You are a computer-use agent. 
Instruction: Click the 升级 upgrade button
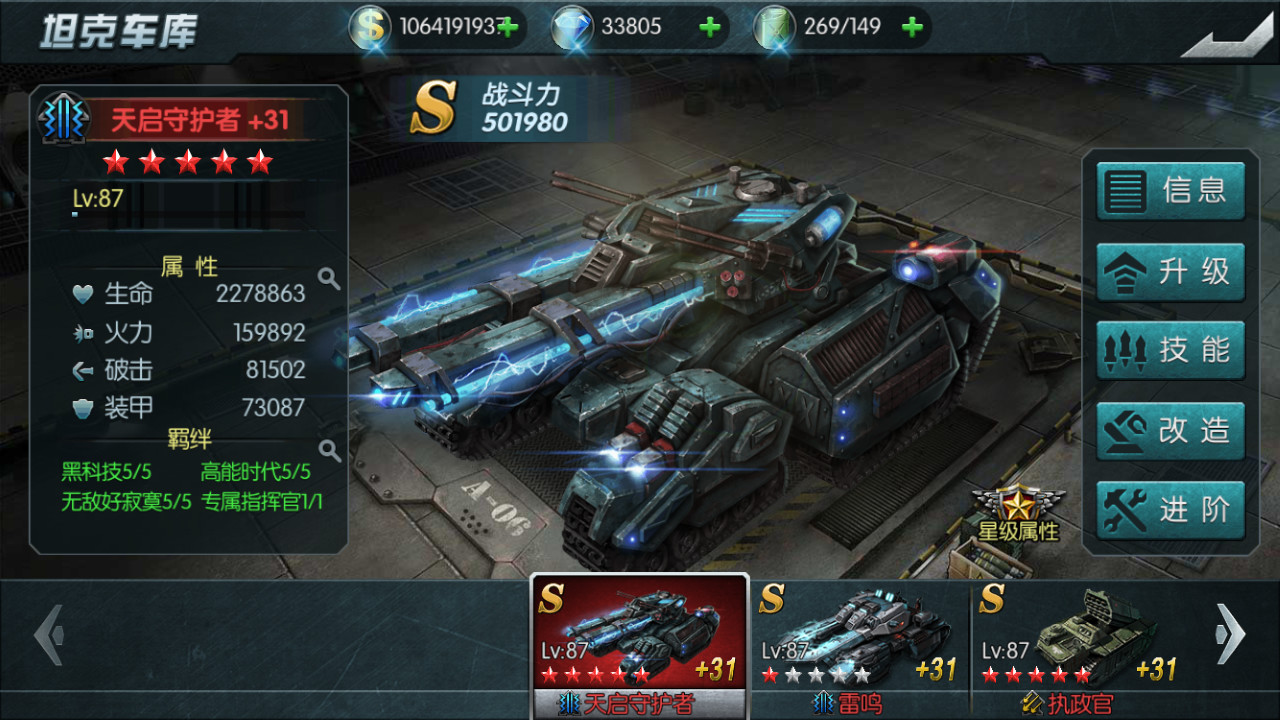click(1170, 271)
